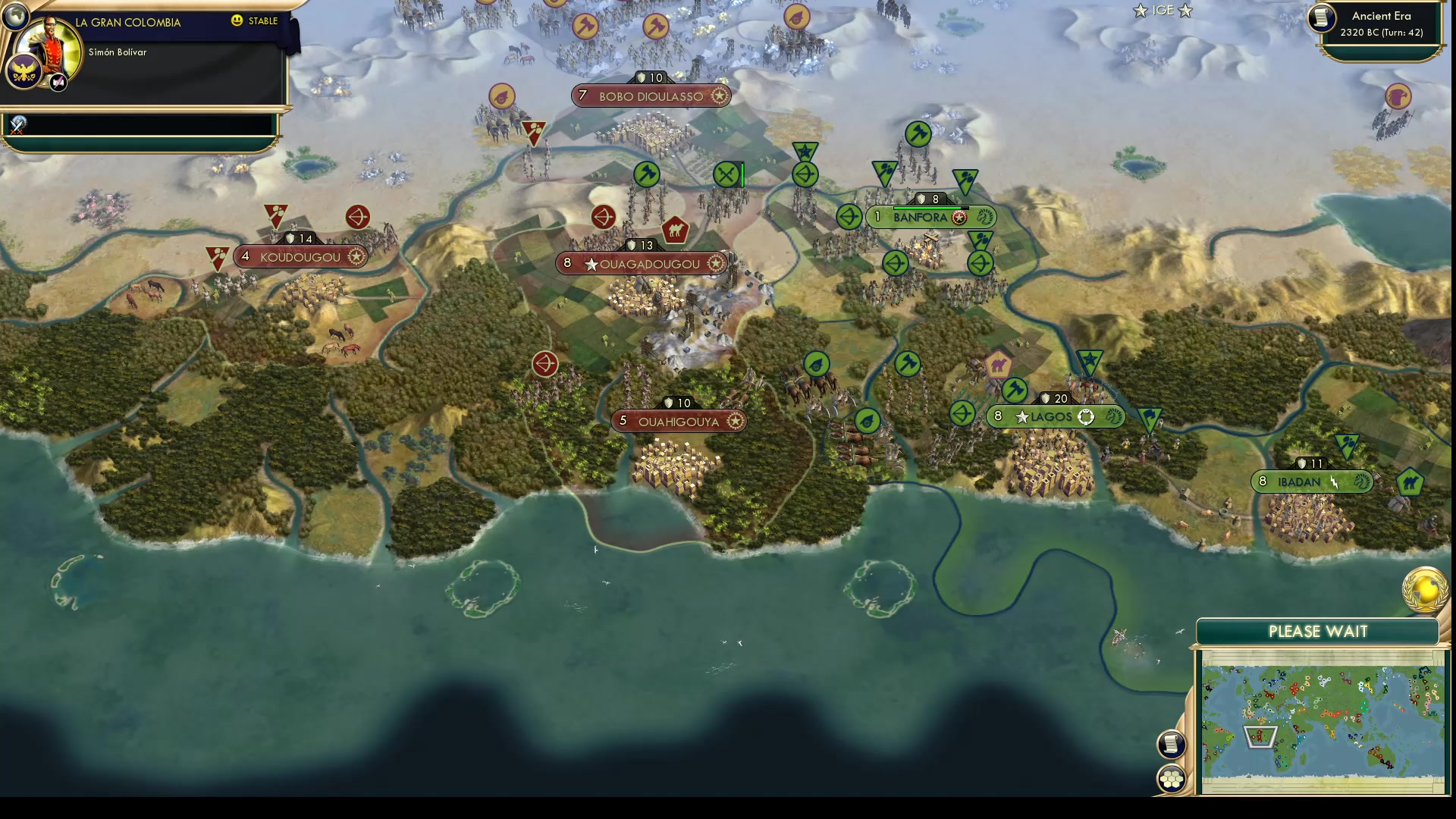The height and width of the screenshot is (819, 1456).
Task: Toggle strategic view with the hexagon button
Action: point(1172,777)
